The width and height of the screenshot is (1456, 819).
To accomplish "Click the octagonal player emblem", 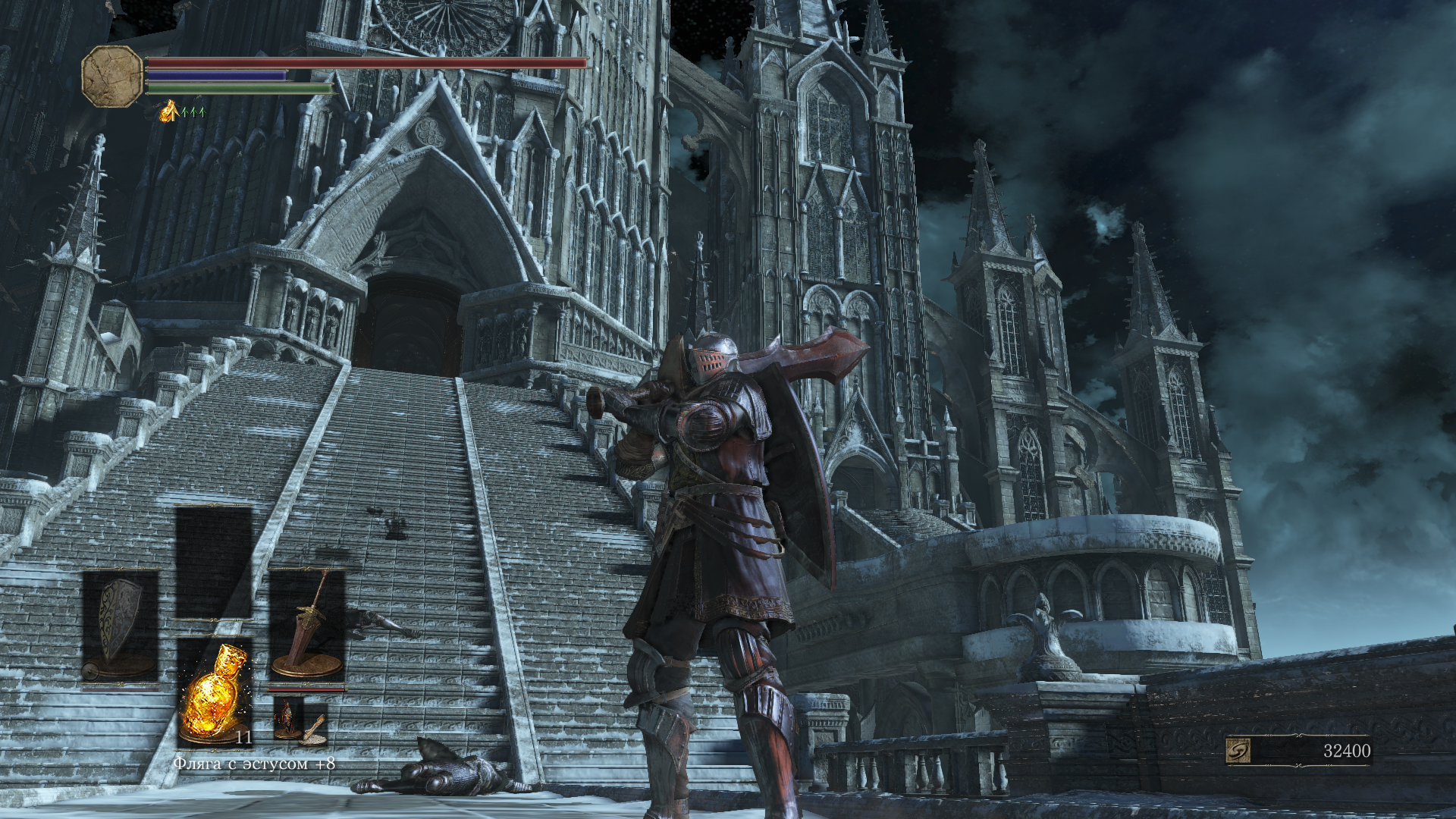I will pos(111,76).
